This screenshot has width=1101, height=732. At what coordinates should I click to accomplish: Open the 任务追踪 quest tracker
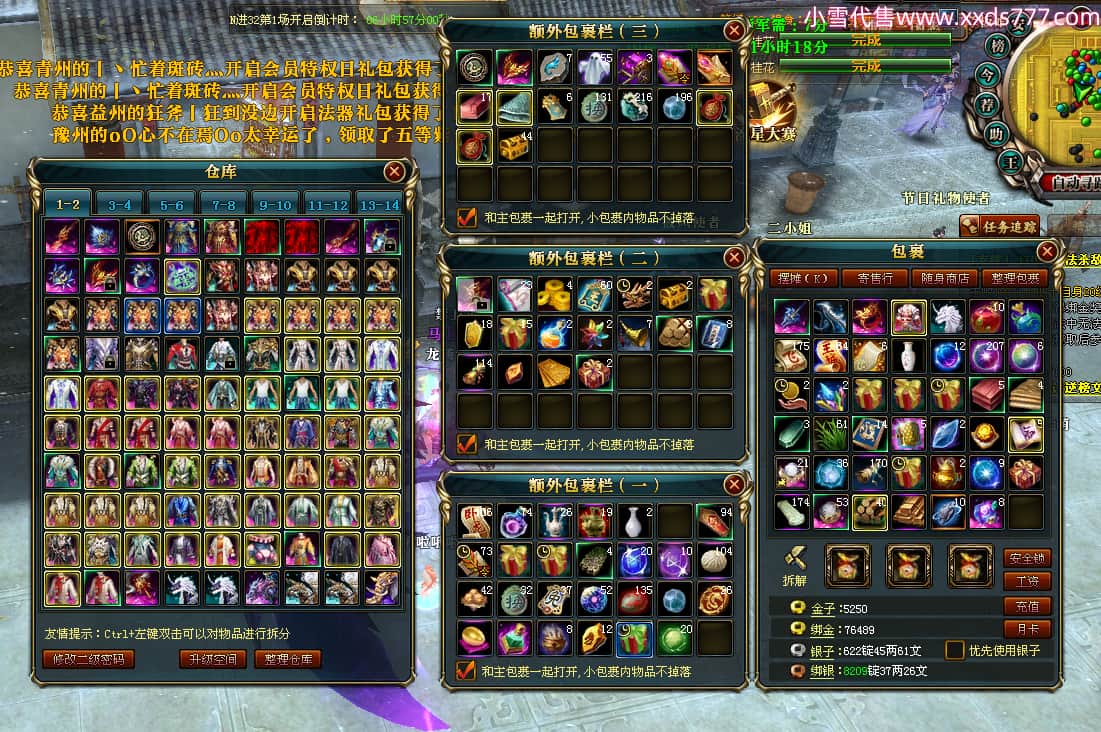point(1000,226)
